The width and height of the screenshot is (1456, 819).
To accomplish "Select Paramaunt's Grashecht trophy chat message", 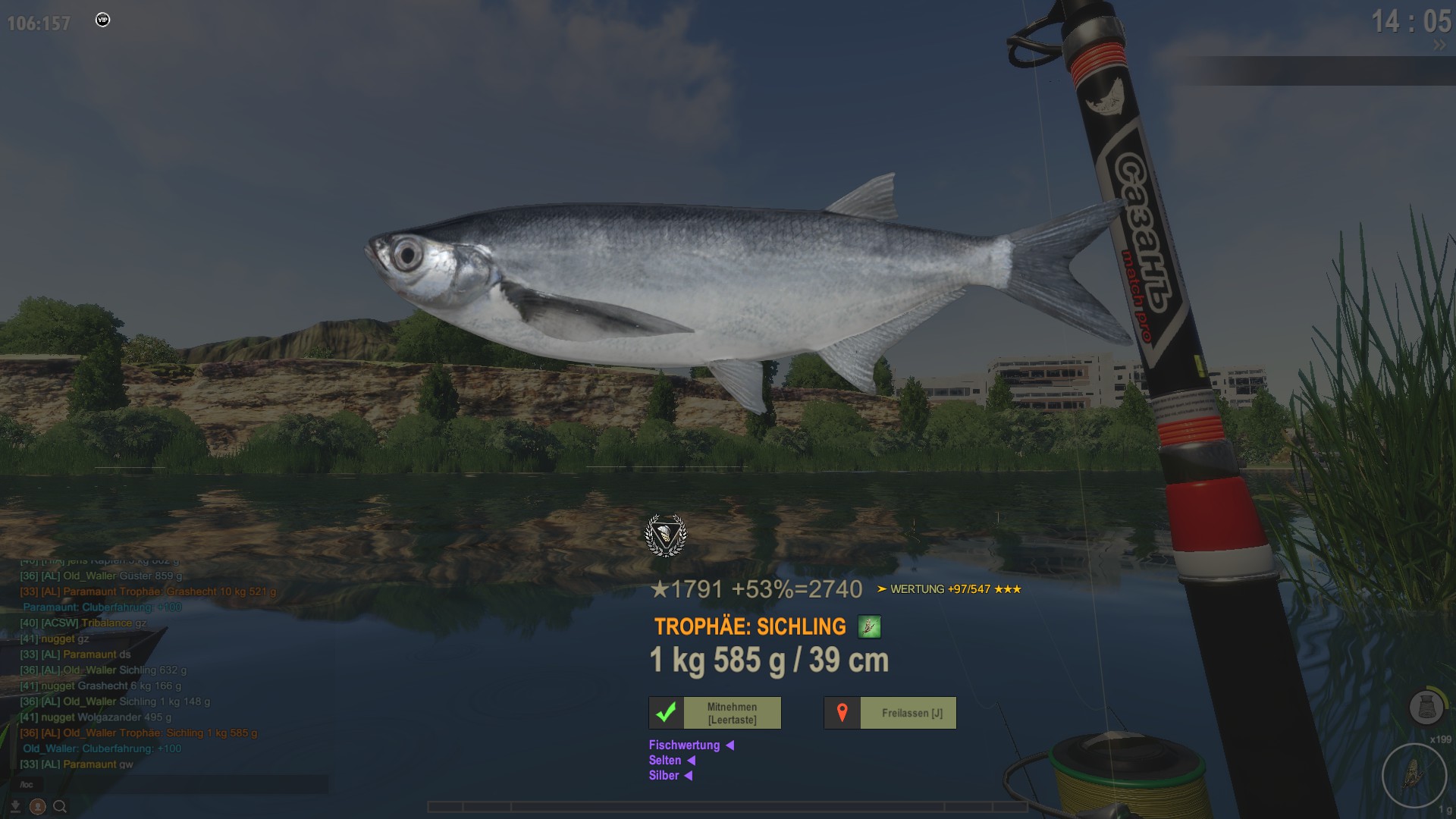I will 148,591.
